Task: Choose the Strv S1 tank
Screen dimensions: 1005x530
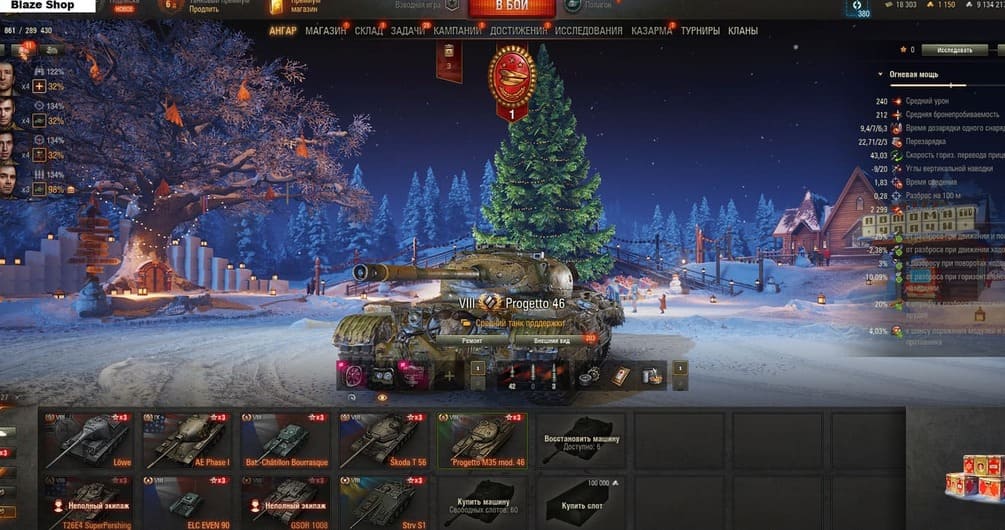Action: [x=383, y=500]
